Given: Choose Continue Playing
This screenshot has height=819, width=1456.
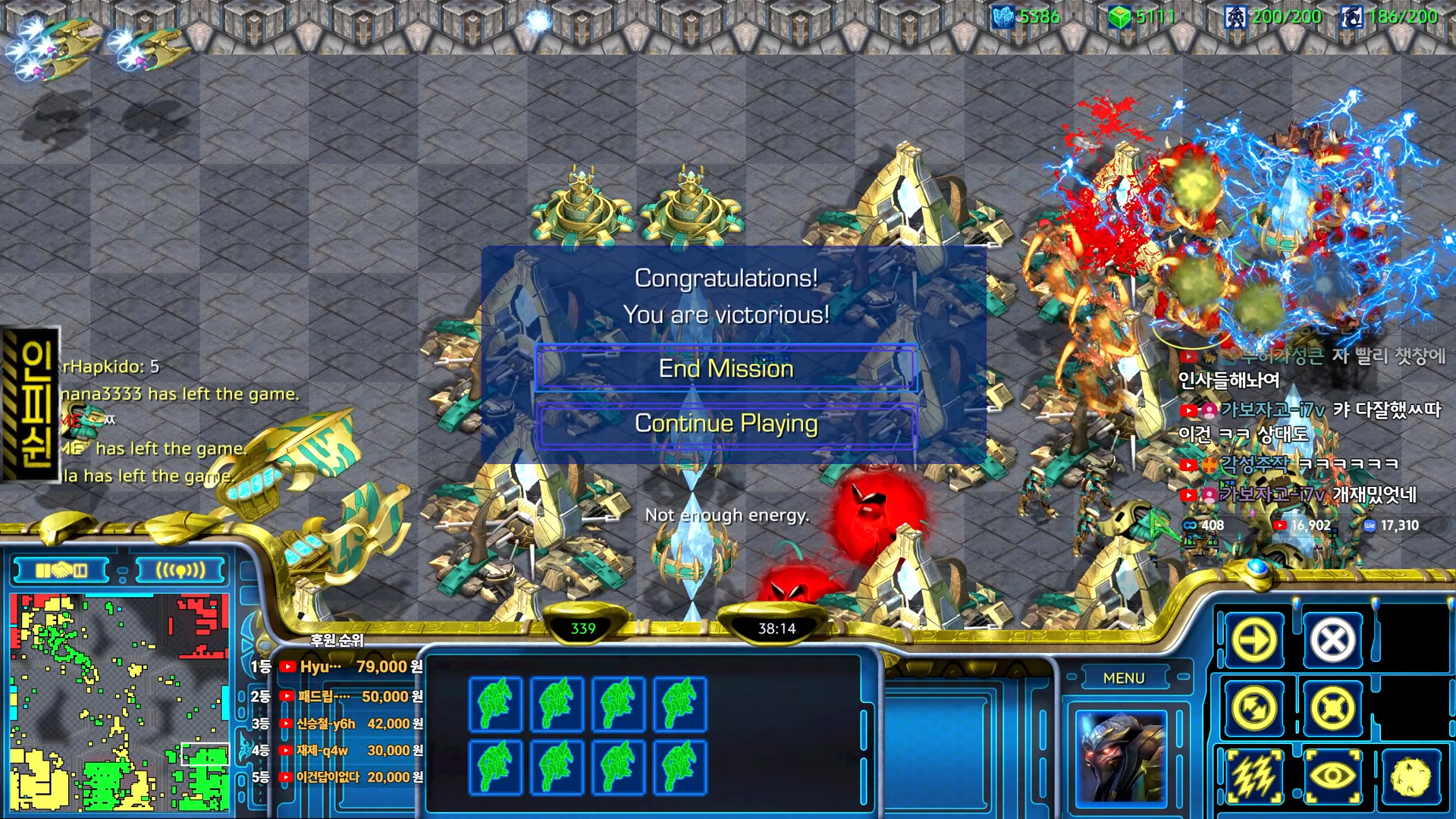Looking at the screenshot, I should (726, 423).
